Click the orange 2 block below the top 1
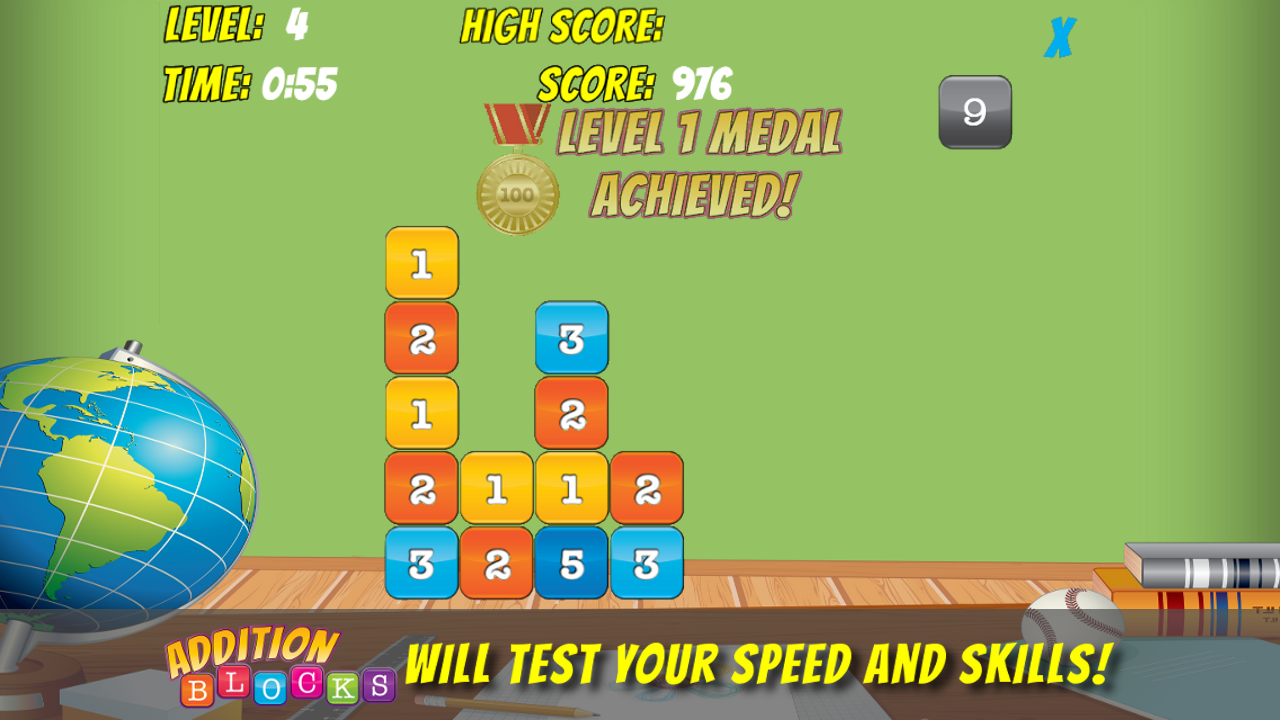Image resolution: width=1280 pixels, height=720 pixels. click(x=420, y=340)
